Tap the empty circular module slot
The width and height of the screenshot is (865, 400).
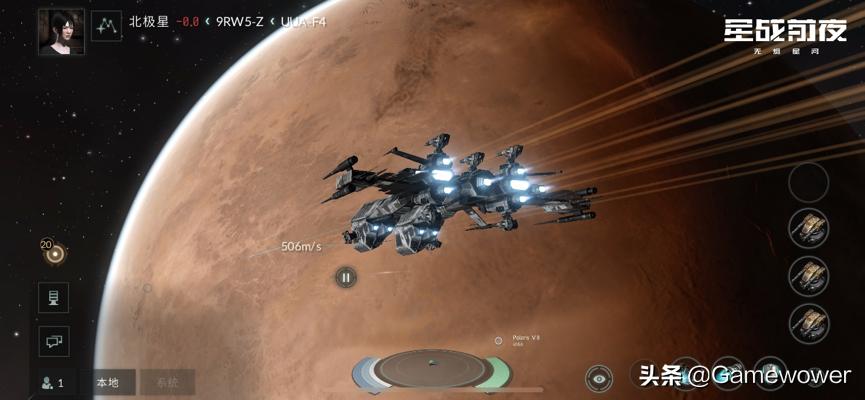[x=808, y=182]
